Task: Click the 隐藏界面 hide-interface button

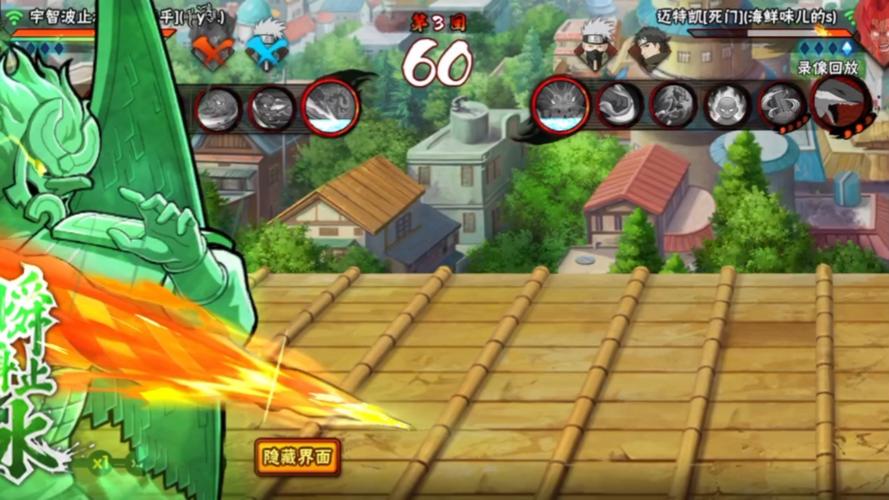Action: click(x=297, y=457)
